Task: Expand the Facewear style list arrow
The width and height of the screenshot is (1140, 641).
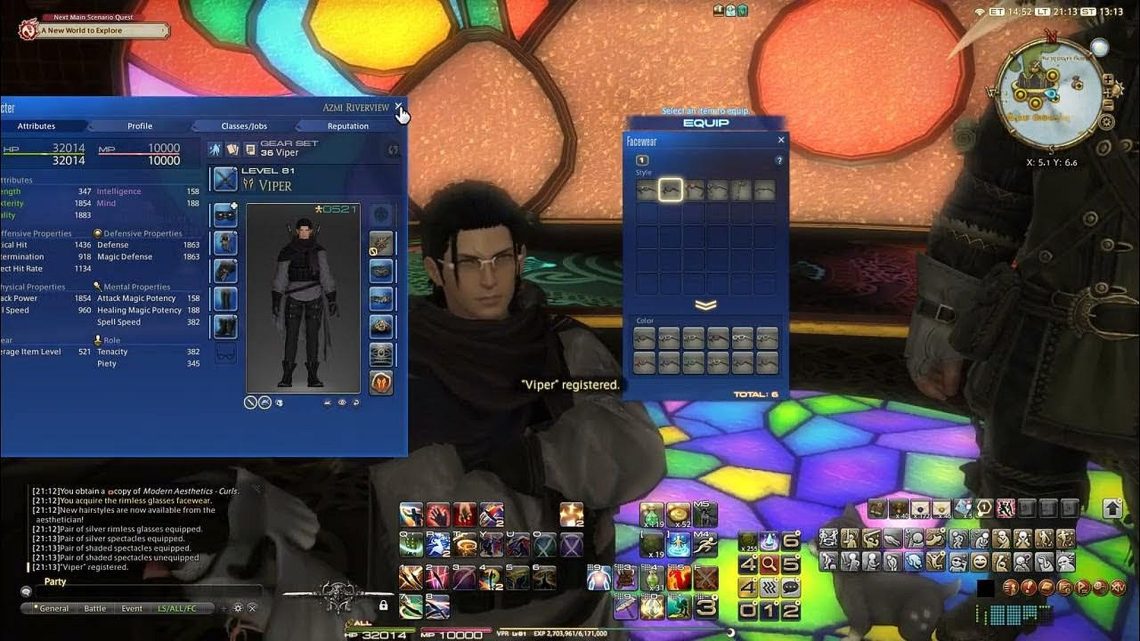Action: [706, 305]
